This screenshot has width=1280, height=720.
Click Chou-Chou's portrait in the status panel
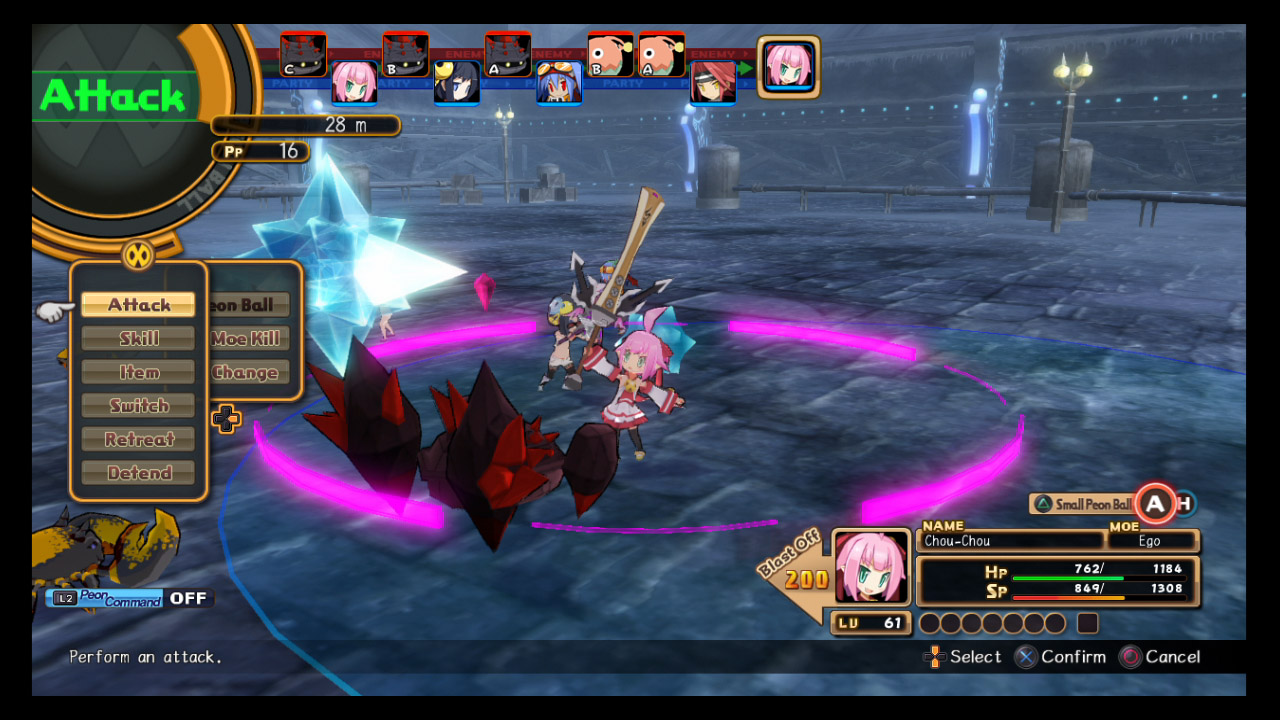point(871,566)
